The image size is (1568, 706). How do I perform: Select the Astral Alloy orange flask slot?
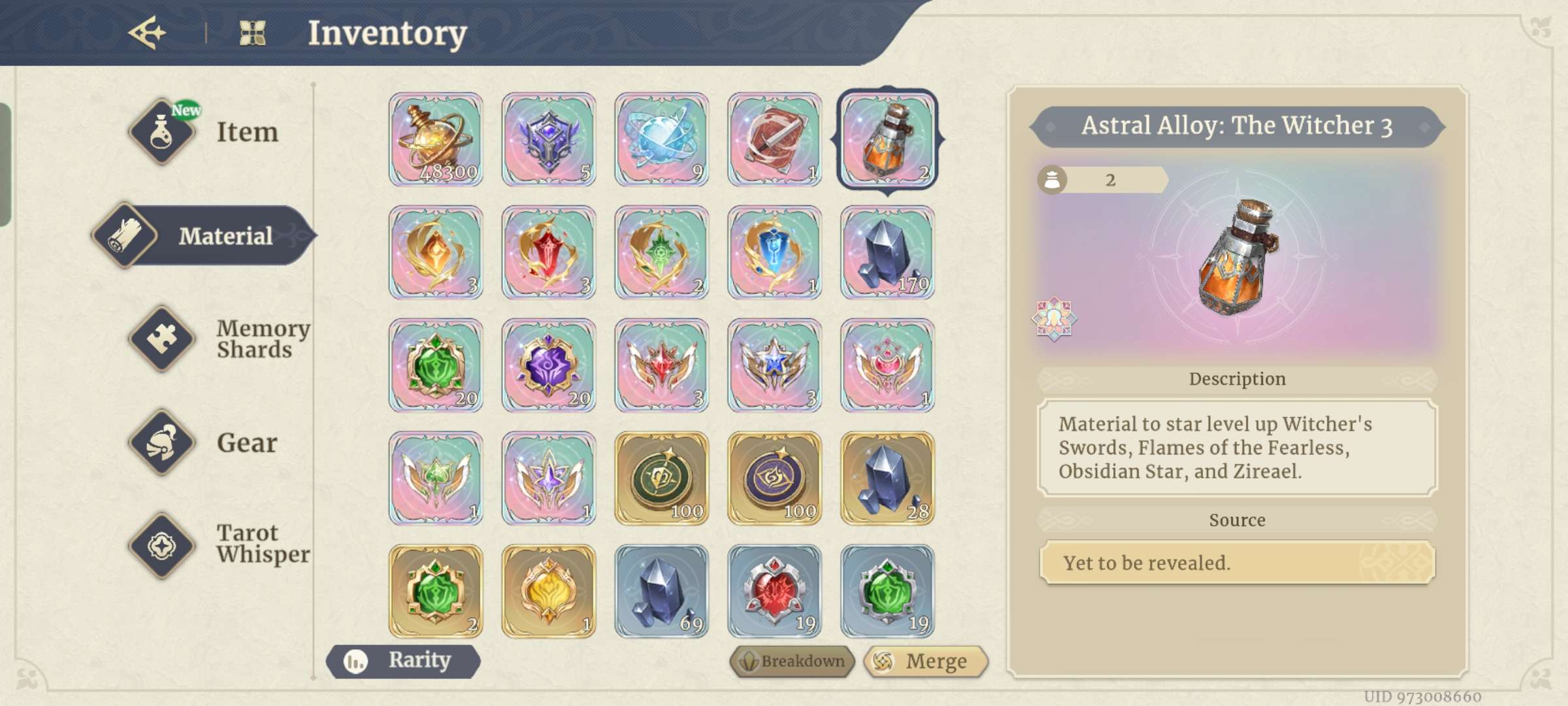pos(887,139)
